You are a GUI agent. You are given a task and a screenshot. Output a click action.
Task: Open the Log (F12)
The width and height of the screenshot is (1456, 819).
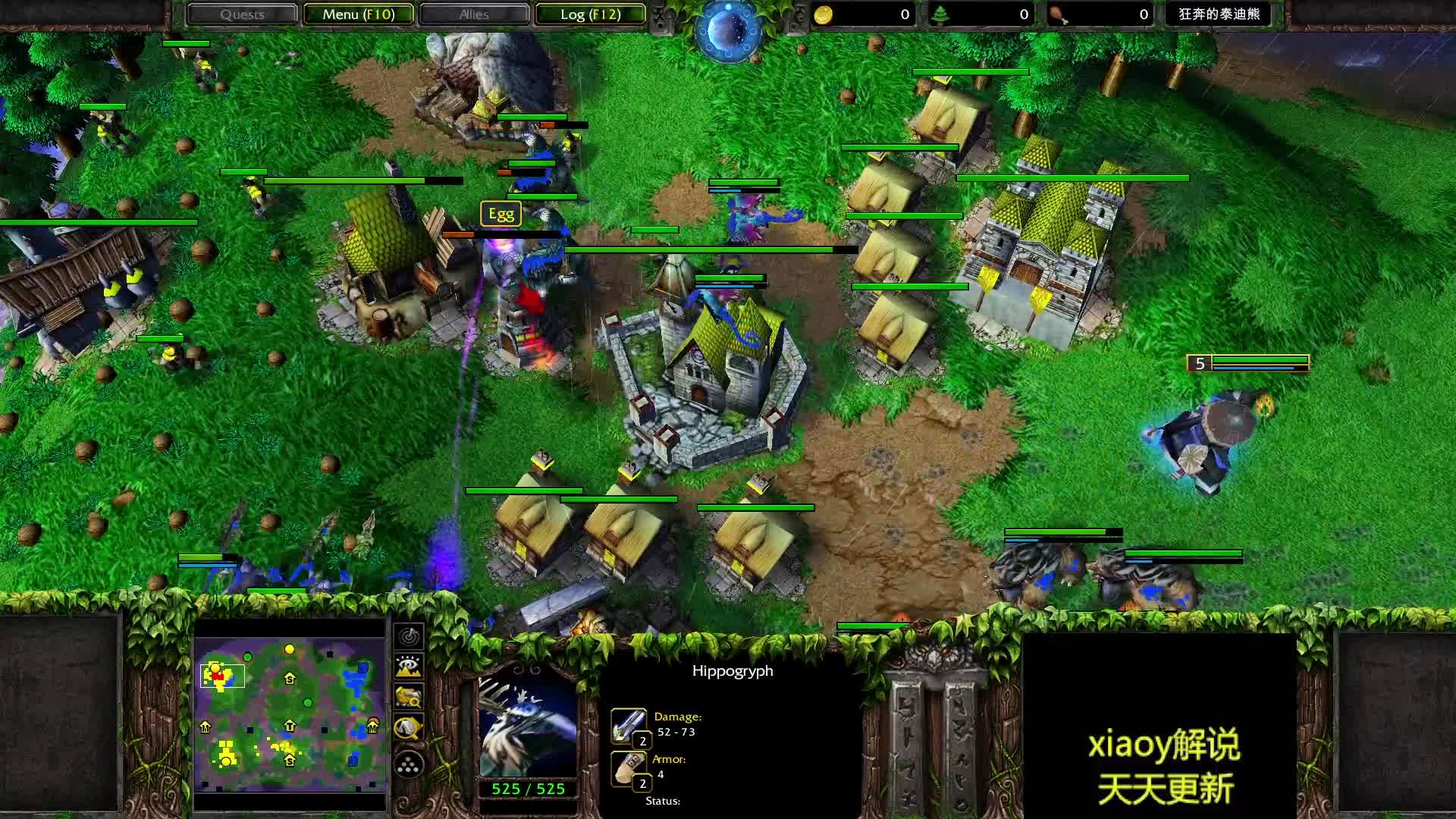[590, 14]
